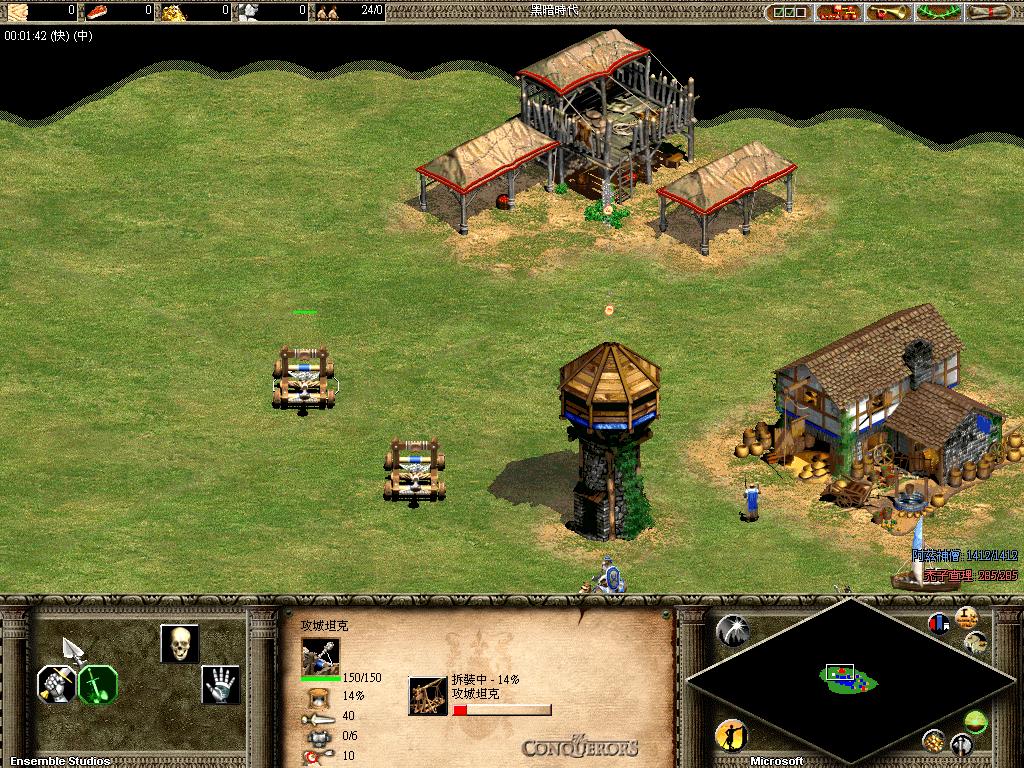Stop the unit with the hand icon
This screenshot has height=768, width=1024.
220,684
